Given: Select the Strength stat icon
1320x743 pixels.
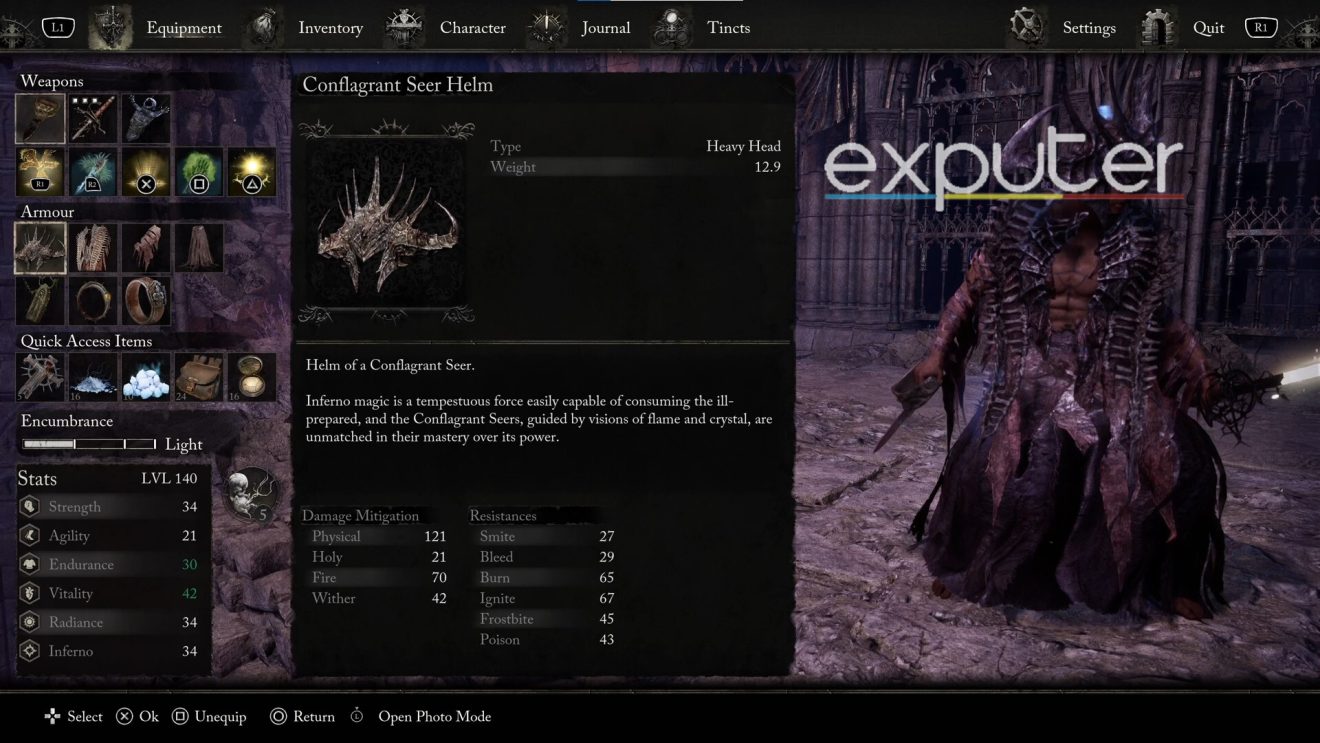Looking at the screenshot, I should pos(27,506).
